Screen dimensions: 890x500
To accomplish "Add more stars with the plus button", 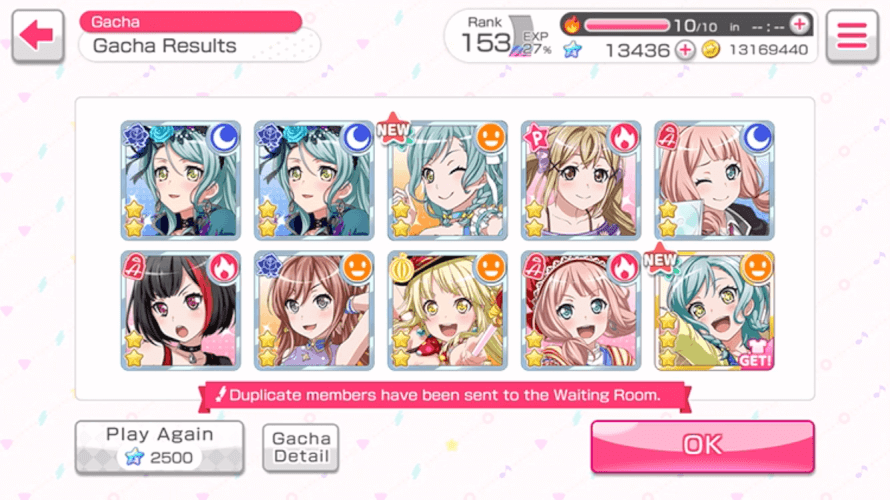I will coord(685,50).
